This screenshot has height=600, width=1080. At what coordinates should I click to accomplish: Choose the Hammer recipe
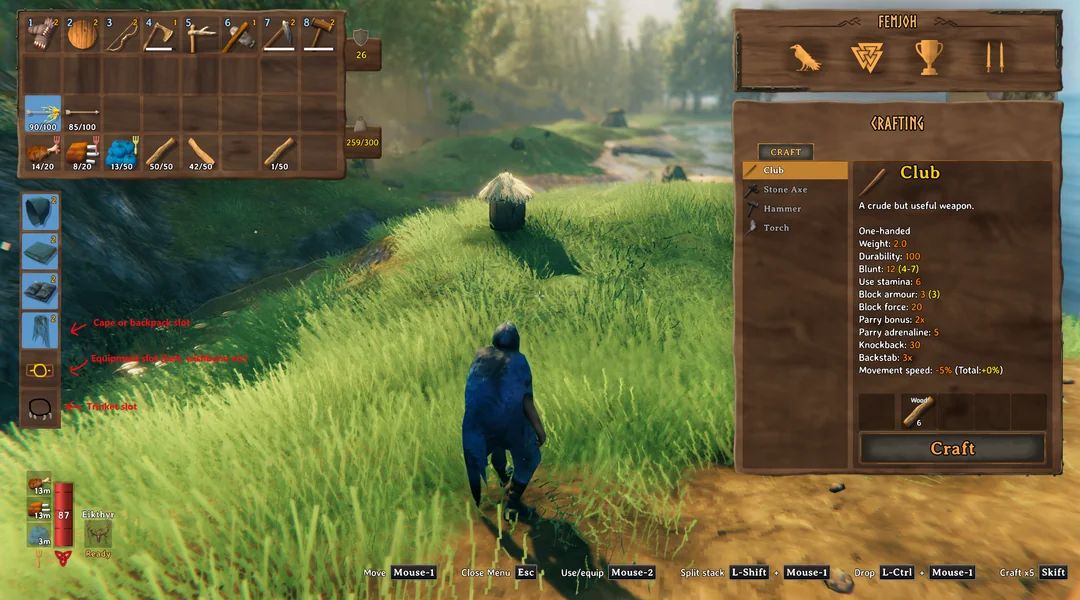click(782, 208)
